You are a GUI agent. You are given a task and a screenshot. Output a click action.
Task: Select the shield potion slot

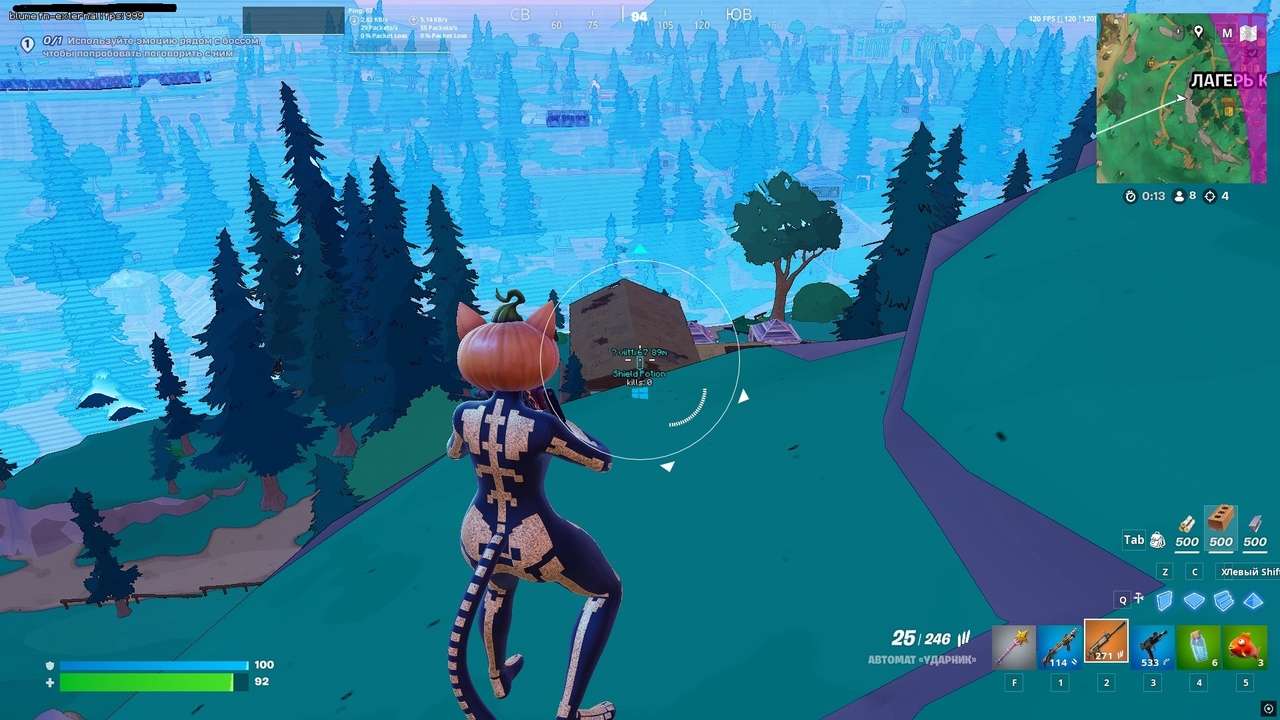coord(1199,647)
